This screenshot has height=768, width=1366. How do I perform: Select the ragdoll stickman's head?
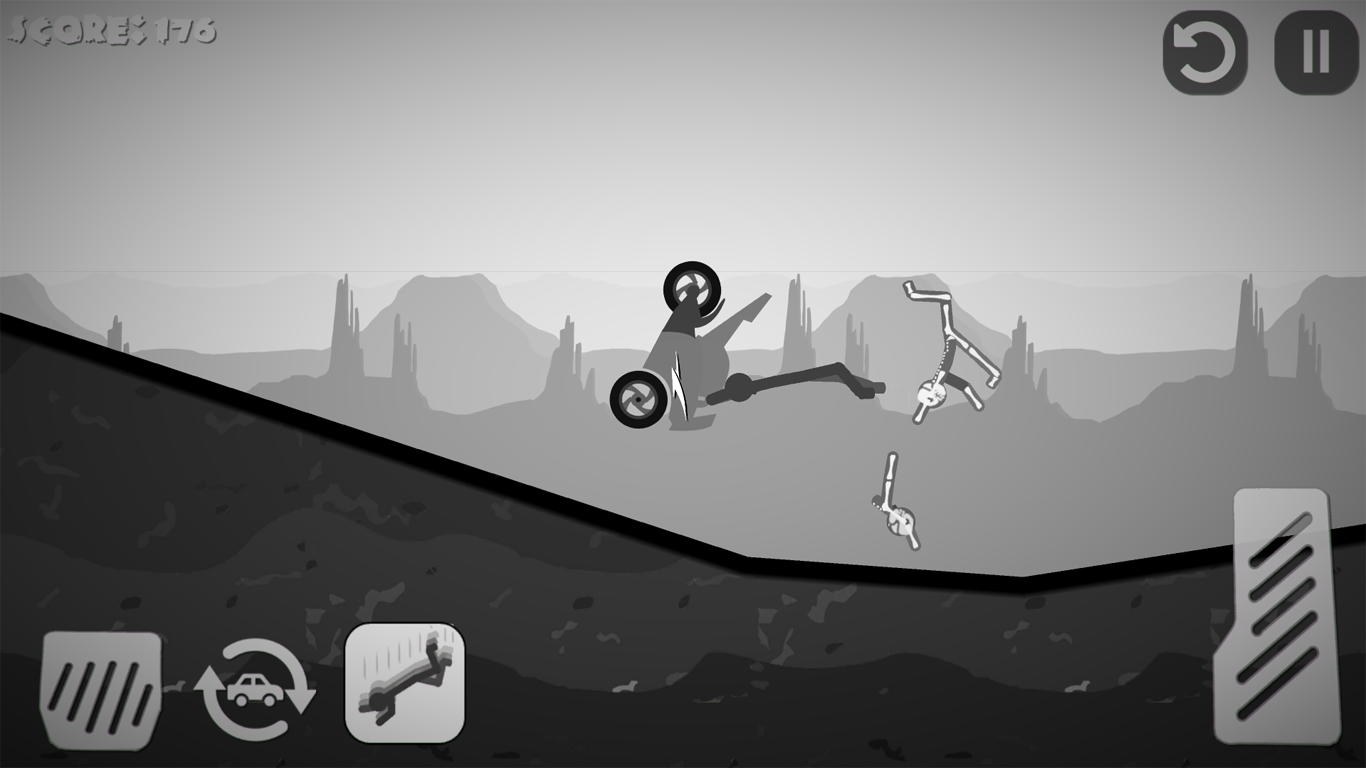(930, 392)
